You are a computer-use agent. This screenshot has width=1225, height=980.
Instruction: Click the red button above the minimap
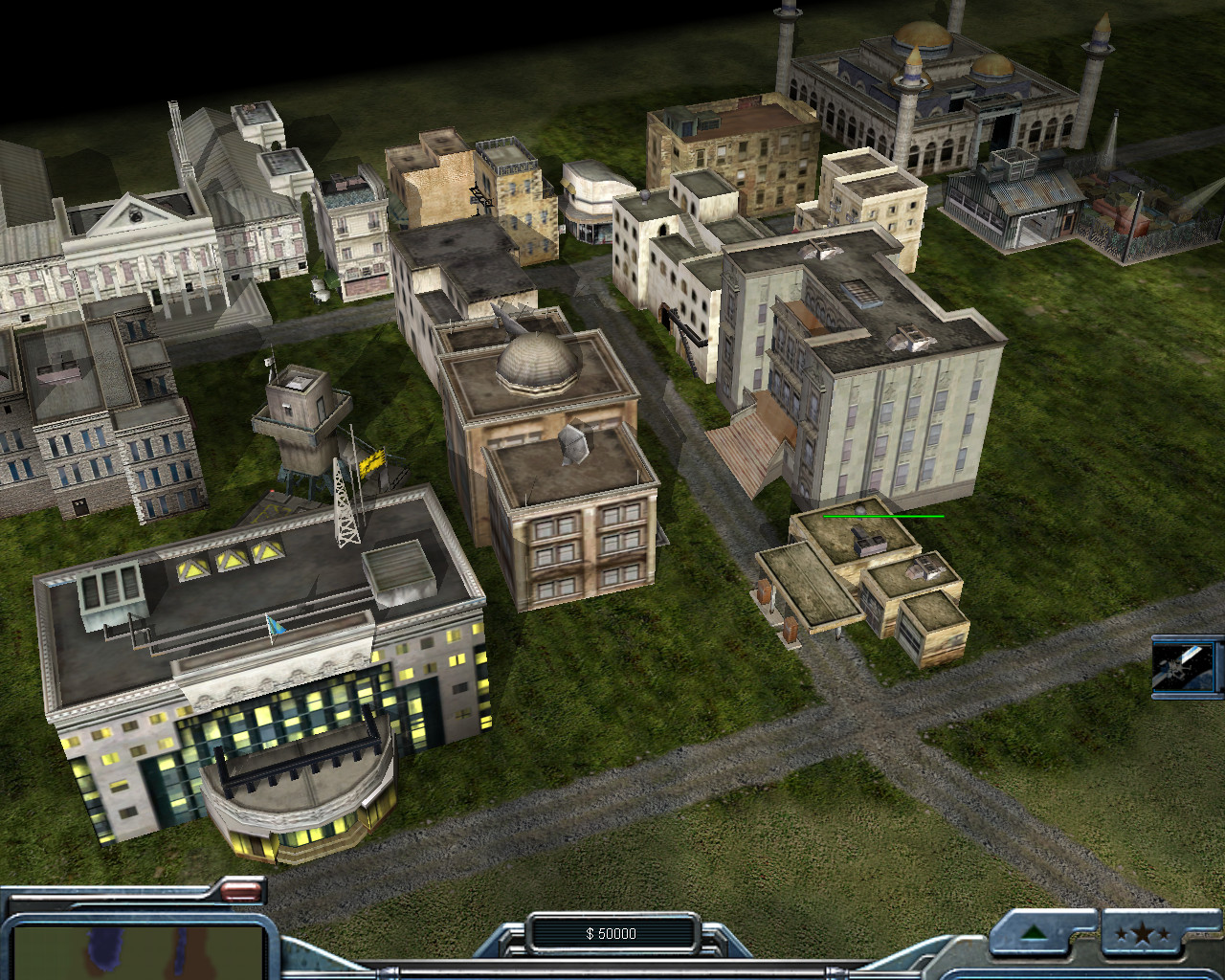coord(241,893)
